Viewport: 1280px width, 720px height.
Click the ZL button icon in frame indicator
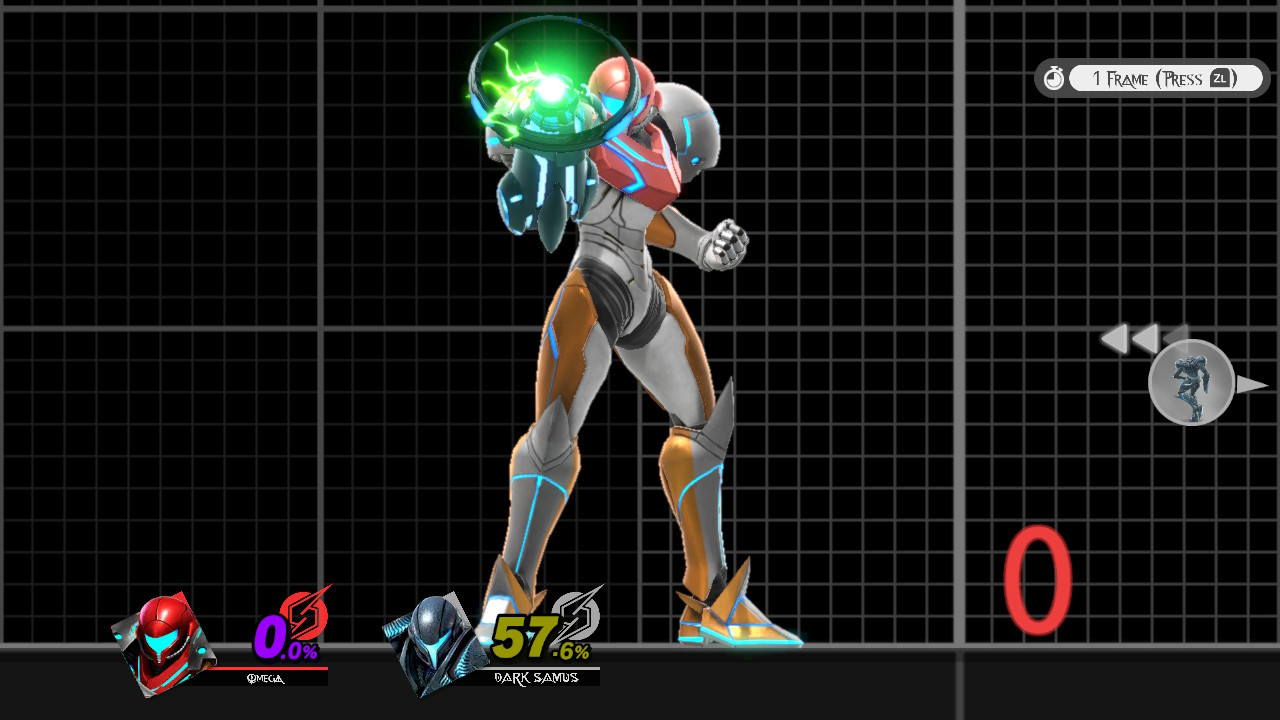coord(1218,77)
